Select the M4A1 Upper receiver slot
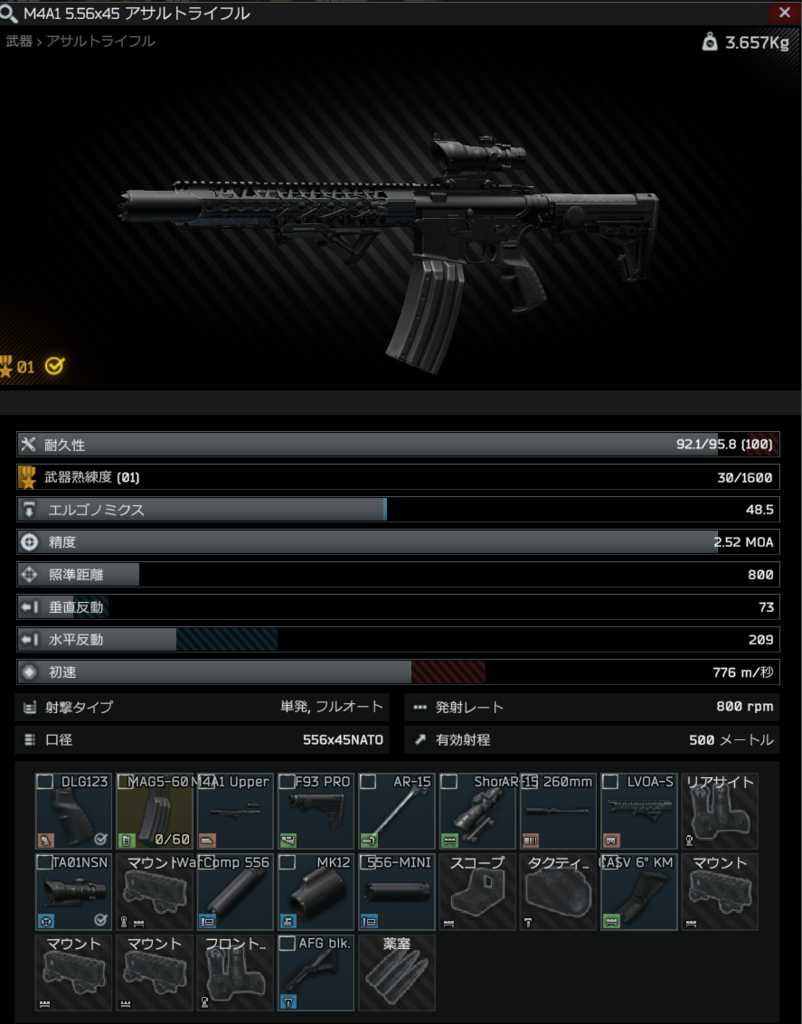 click(236, 812)
